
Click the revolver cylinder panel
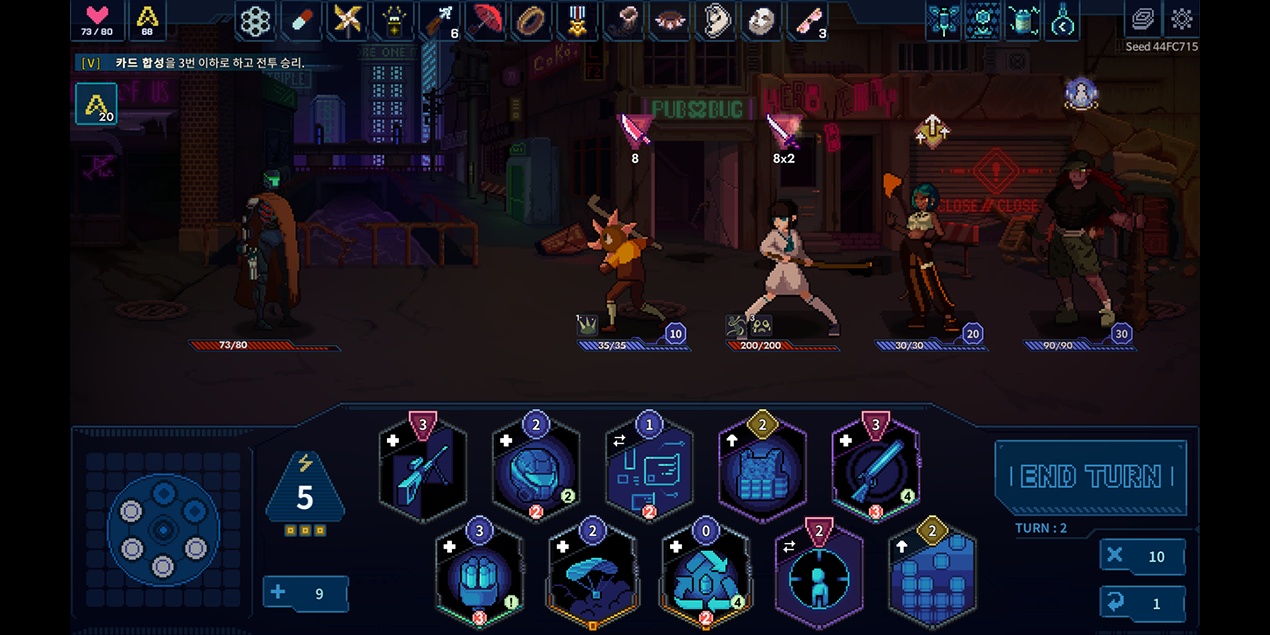pos(163,528)
